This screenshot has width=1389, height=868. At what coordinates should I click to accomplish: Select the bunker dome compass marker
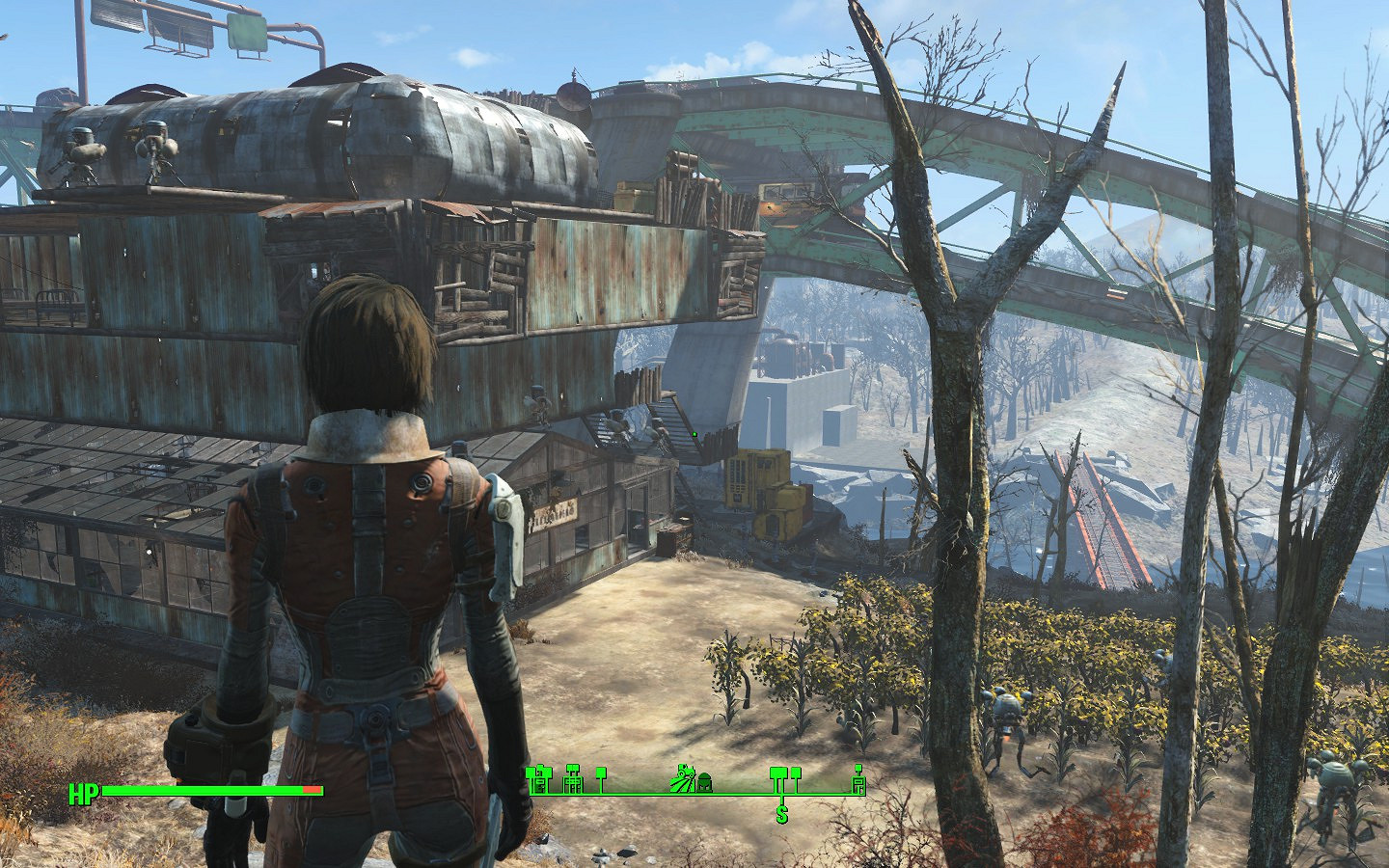[x=705, y=779]
